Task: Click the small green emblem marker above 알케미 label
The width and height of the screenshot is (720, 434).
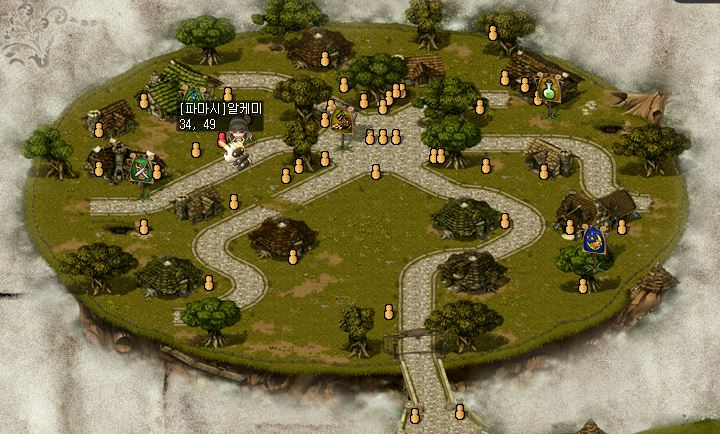Action: tap(191, 96)
